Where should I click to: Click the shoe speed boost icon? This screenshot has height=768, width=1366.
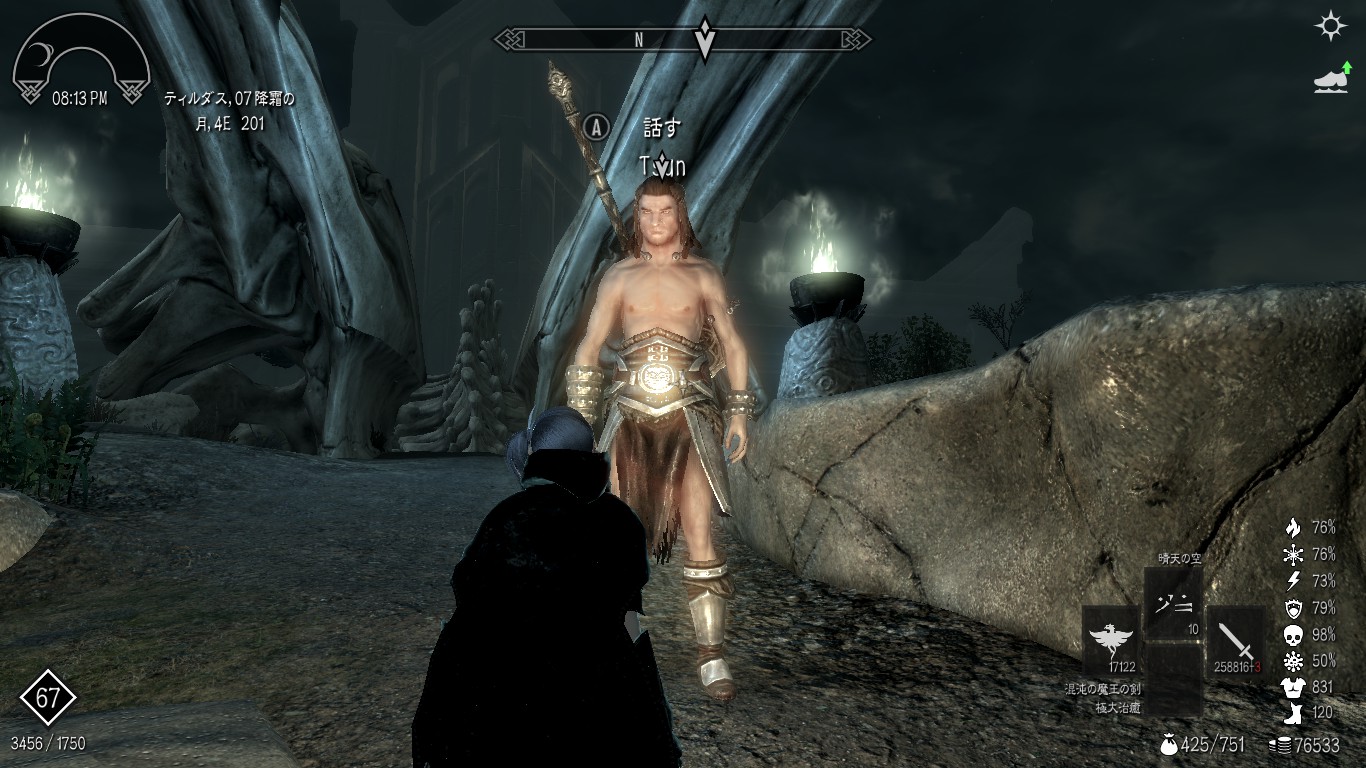click(1330, 78)
